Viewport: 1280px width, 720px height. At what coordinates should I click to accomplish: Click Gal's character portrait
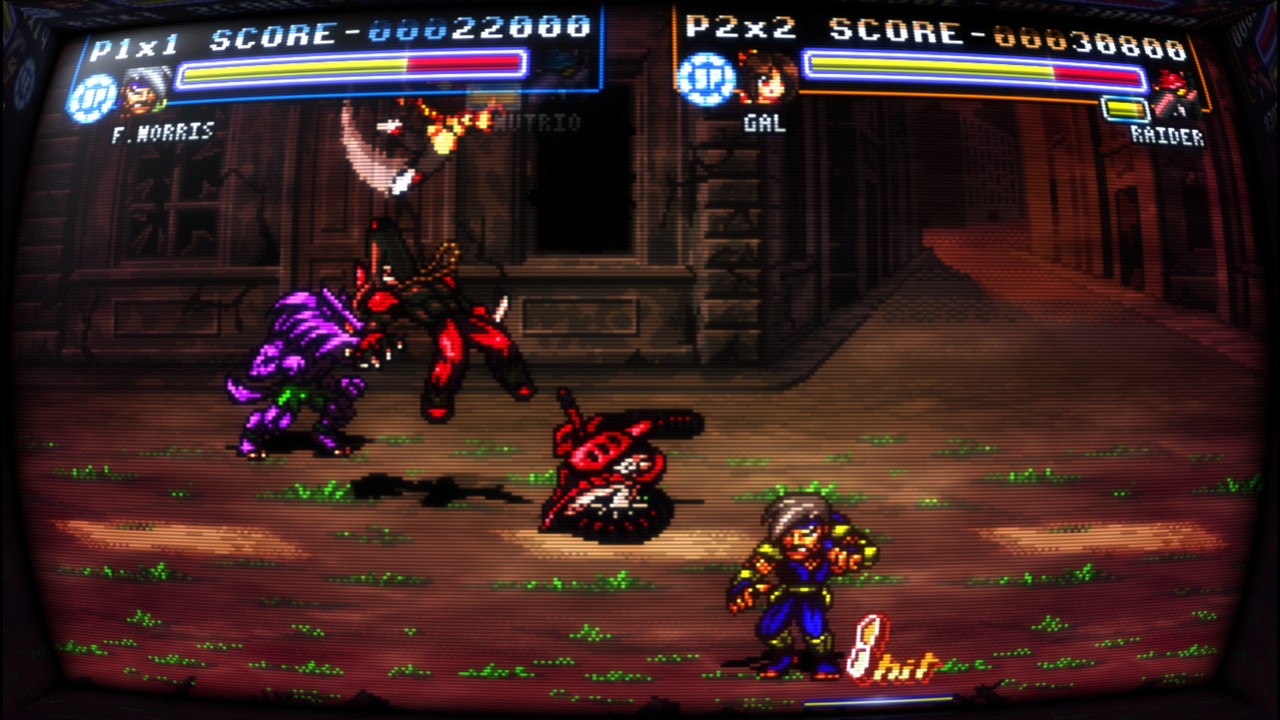click(x=765, y=78)
